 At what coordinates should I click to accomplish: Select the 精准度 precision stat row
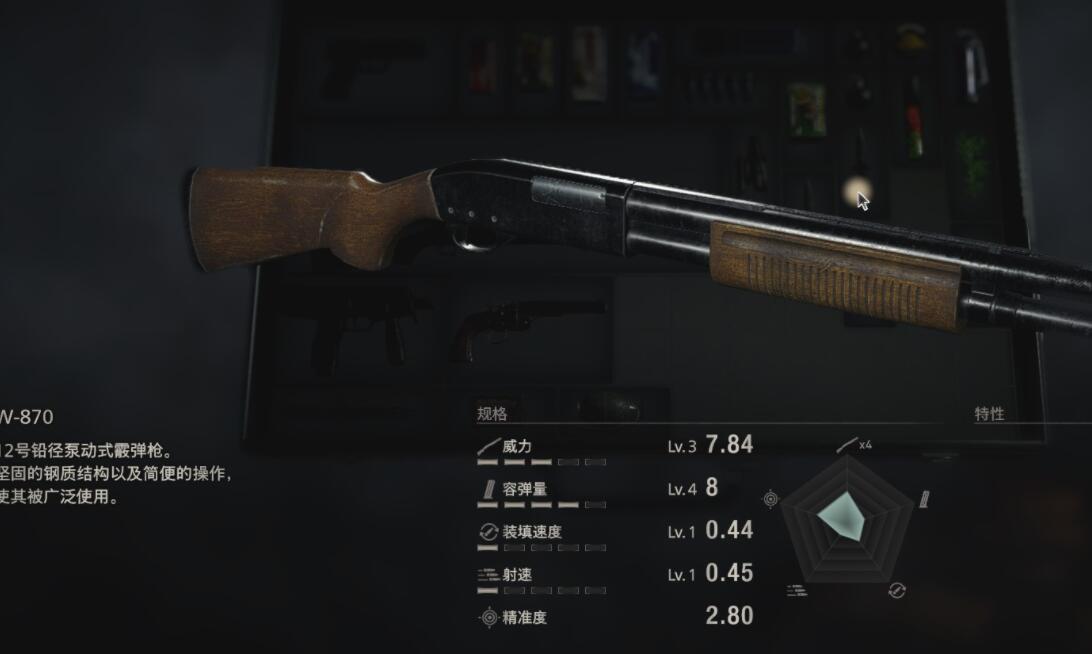point(524,617)
